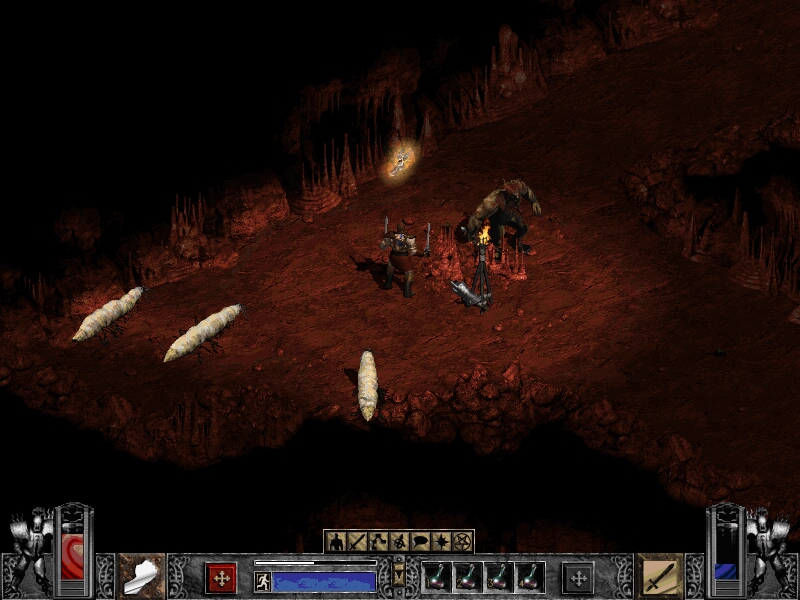800x600 pixels.
Task: Open the character silhouette panel
Action: (335, 541)
